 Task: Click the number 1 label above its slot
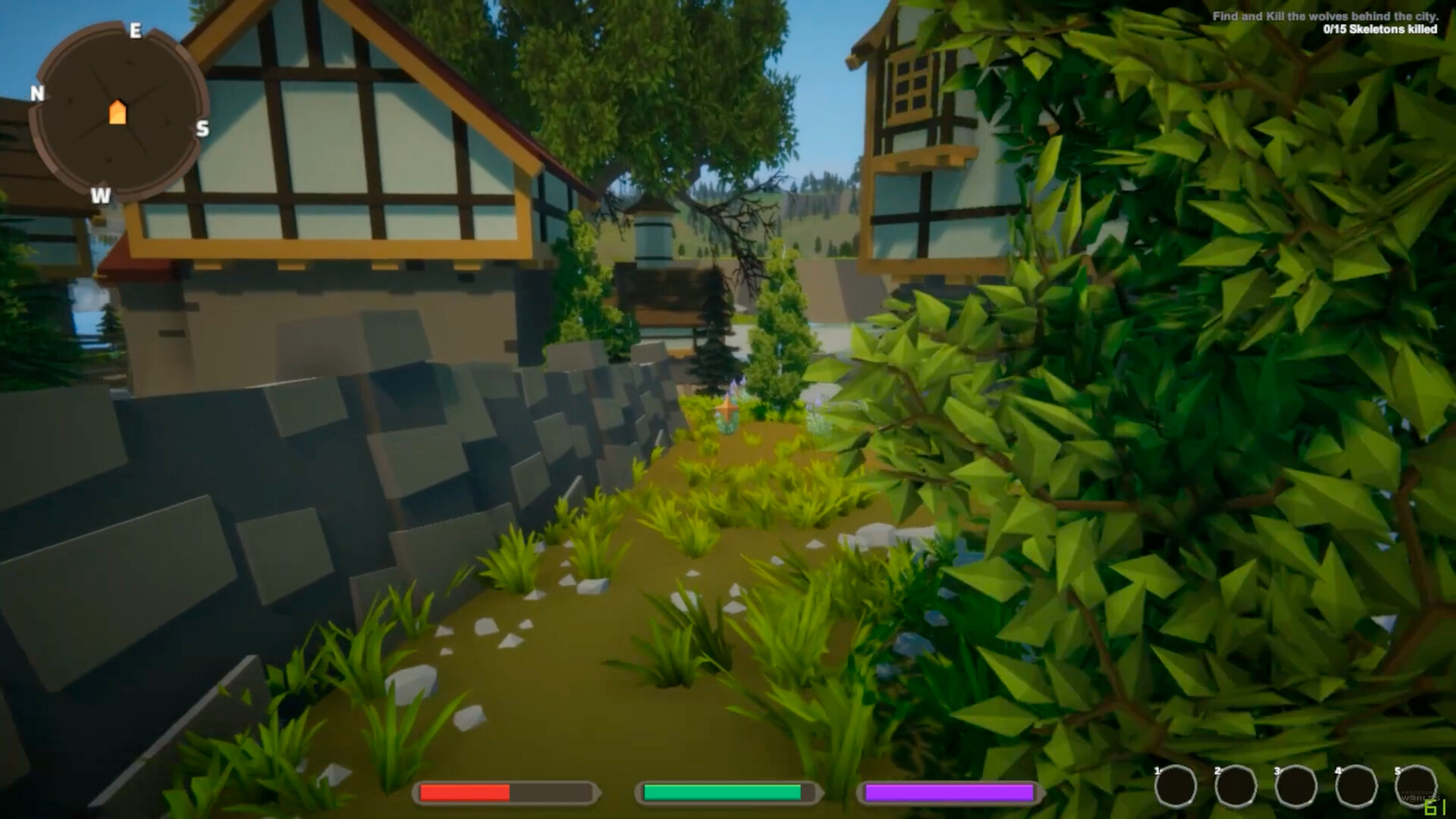[1157, 770]
